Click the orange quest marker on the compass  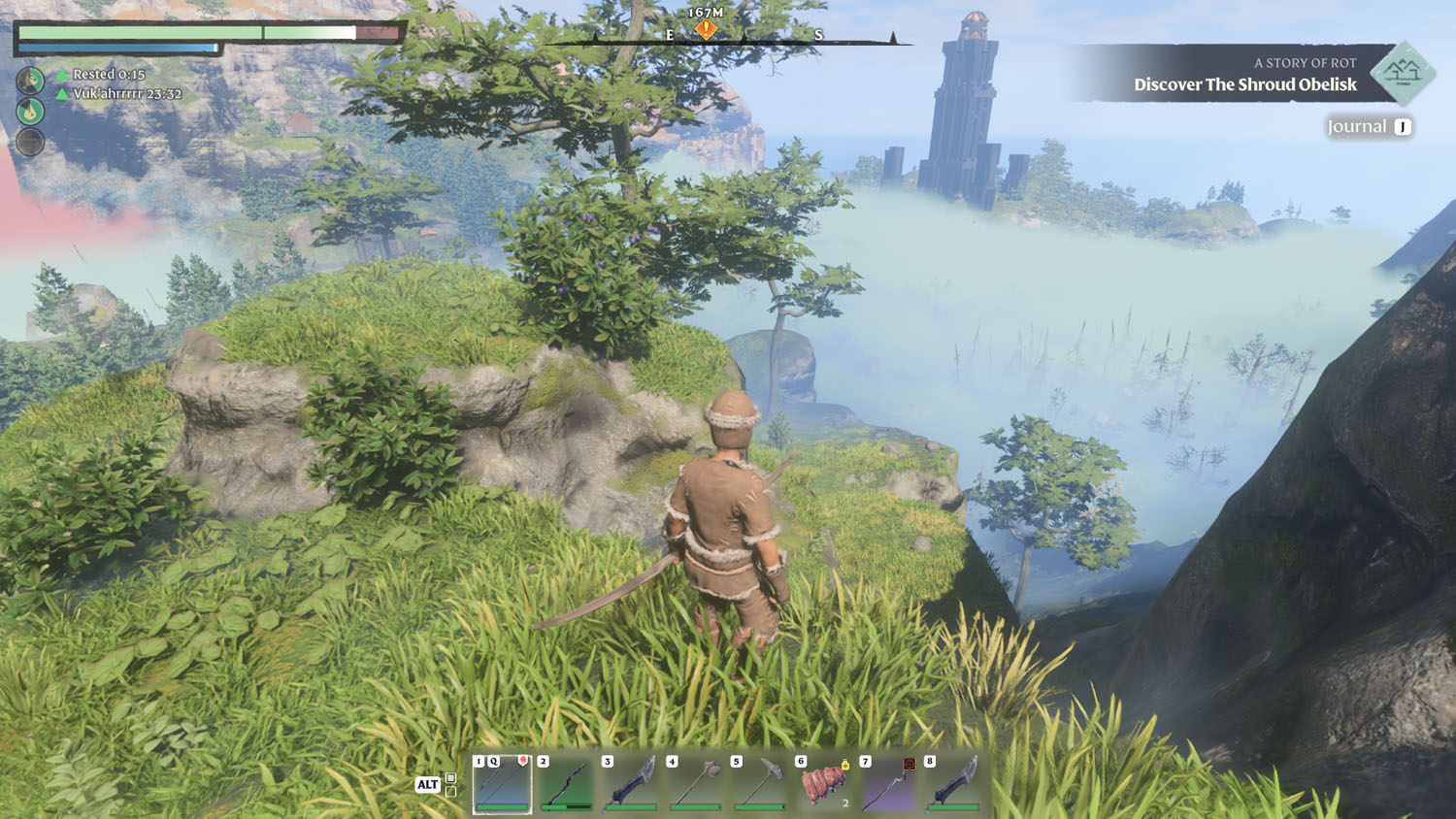706,29
